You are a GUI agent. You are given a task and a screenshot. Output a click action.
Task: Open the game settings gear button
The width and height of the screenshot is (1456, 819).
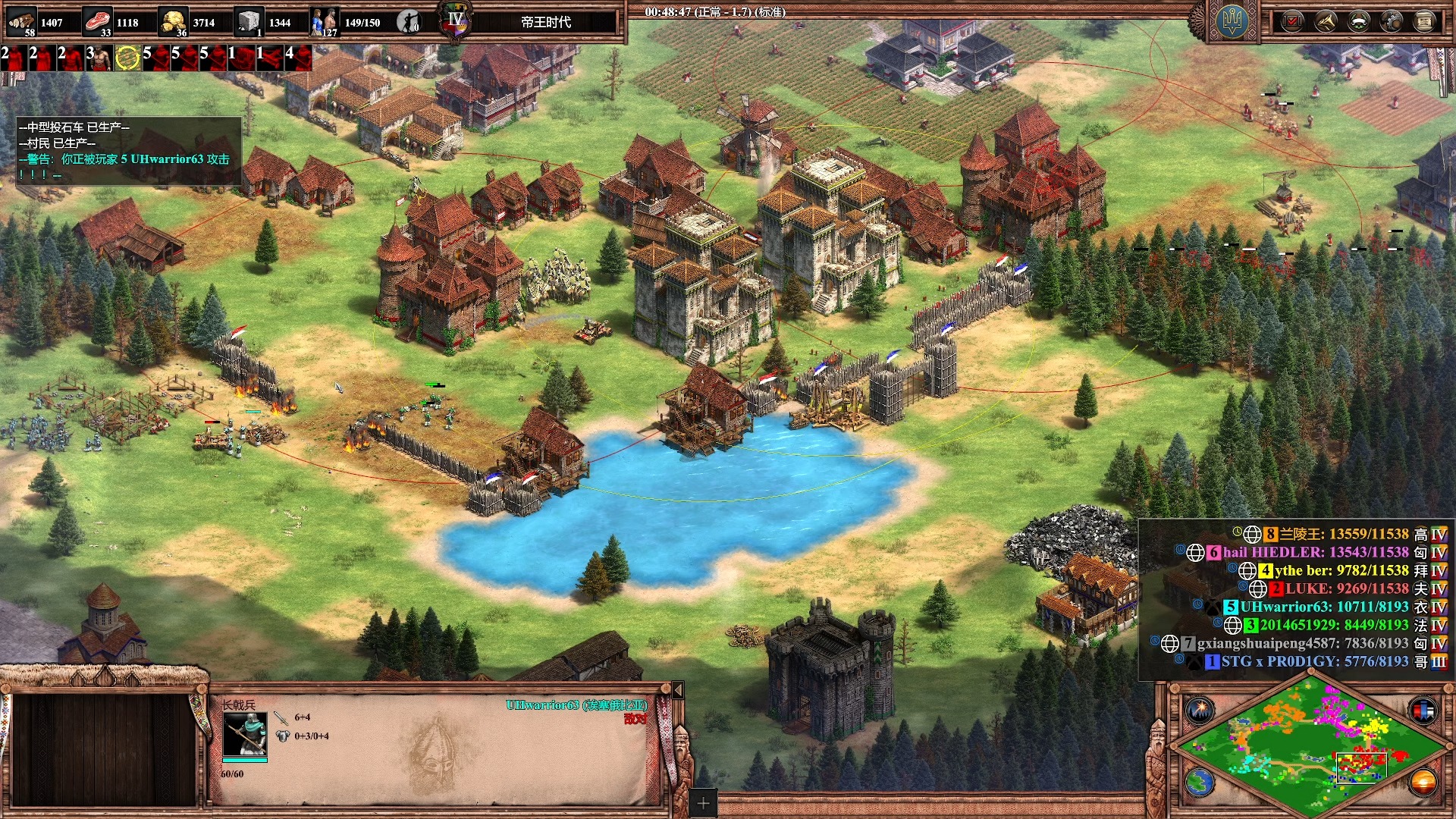point(1392,21)
